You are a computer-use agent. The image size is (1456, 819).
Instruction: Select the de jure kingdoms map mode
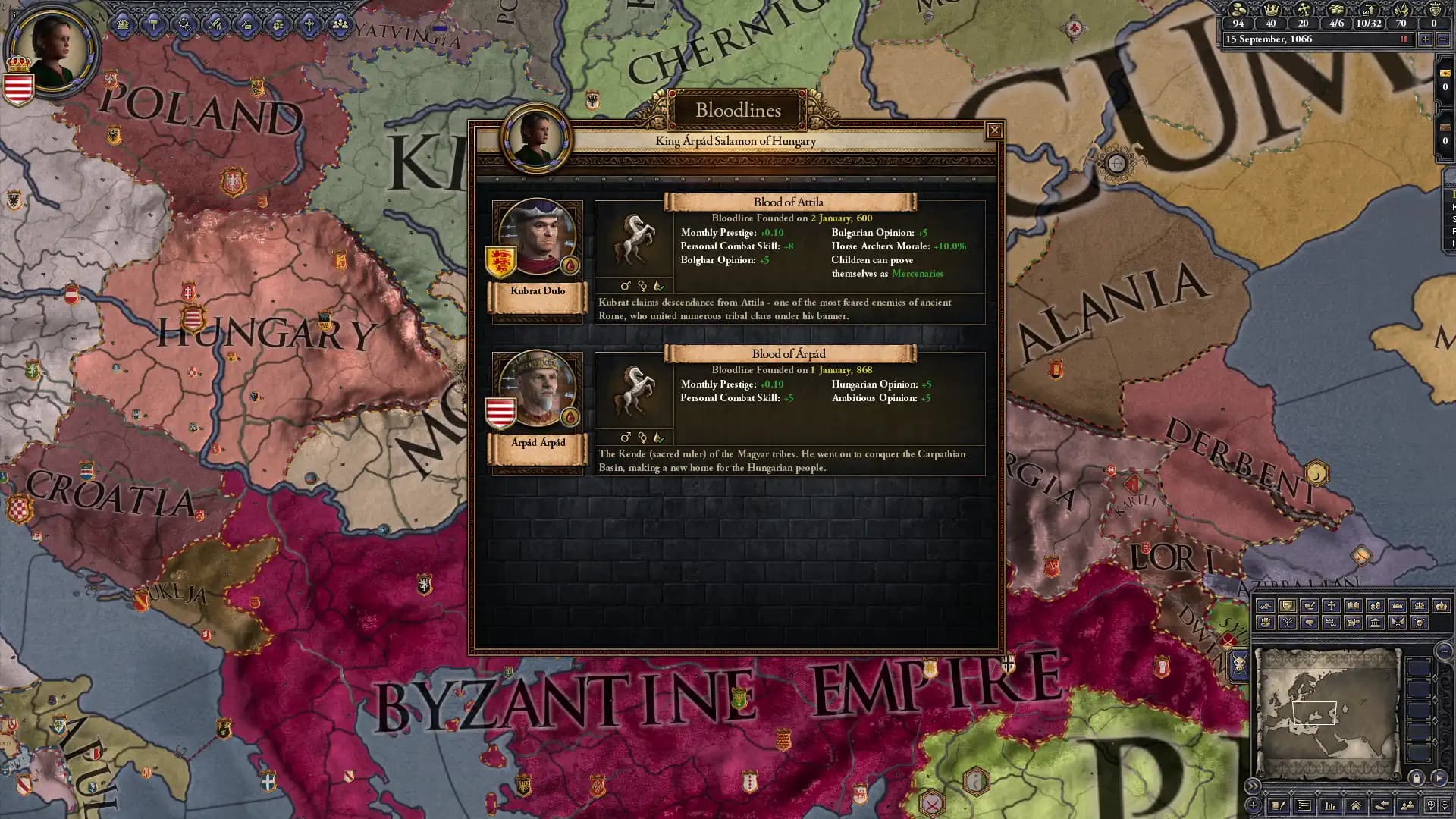[1420, 605]
